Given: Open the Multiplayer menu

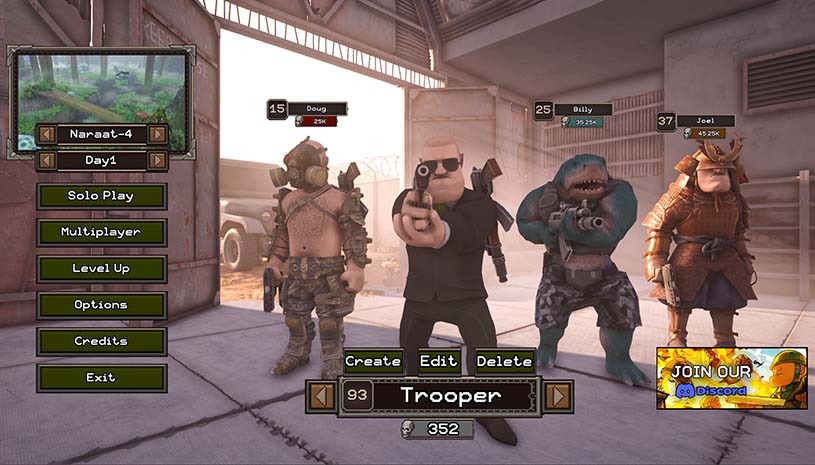Looking at the screenshot, I should click(x=101, y=232).
